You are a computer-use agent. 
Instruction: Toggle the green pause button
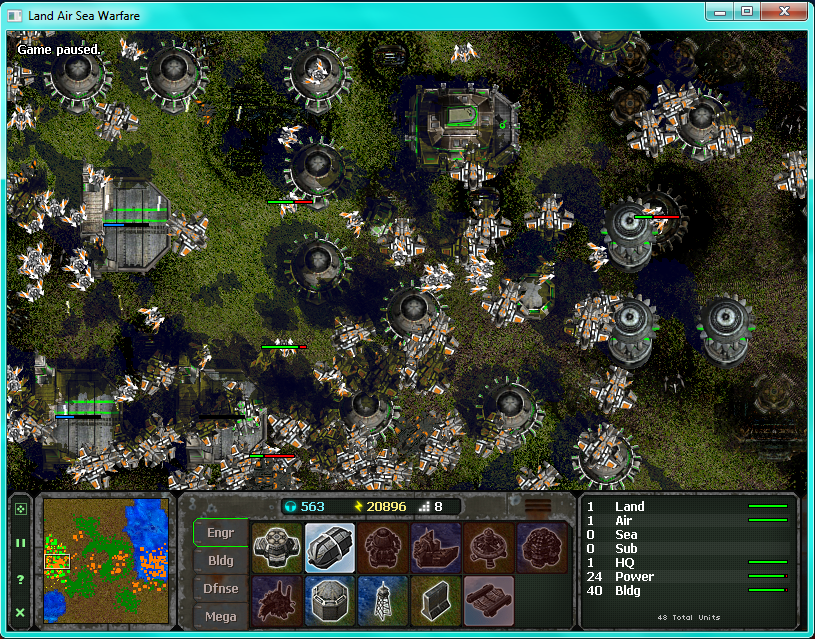(x=21, y=543)
